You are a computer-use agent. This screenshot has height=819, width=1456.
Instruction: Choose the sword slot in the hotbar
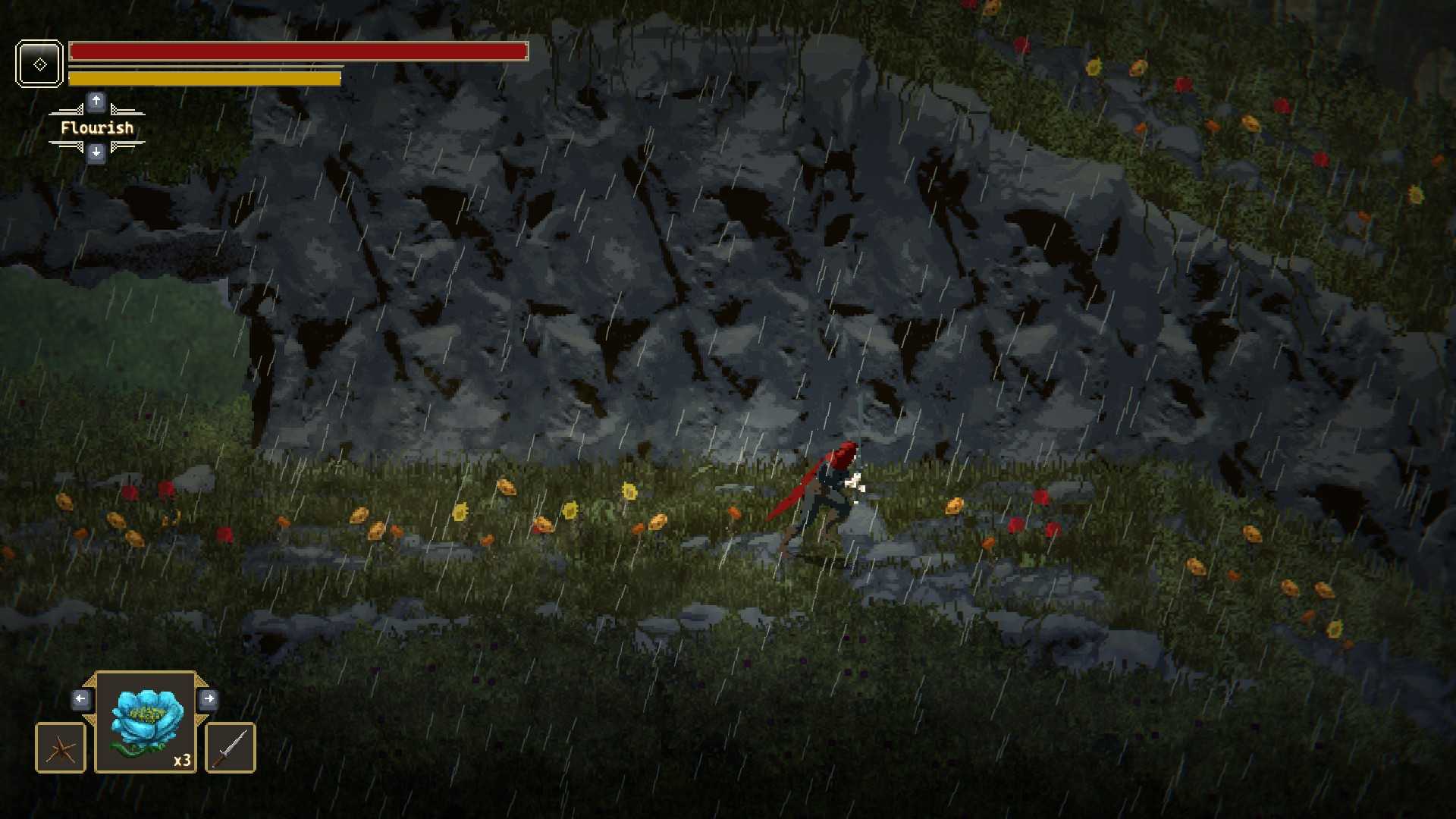[231, 748]
